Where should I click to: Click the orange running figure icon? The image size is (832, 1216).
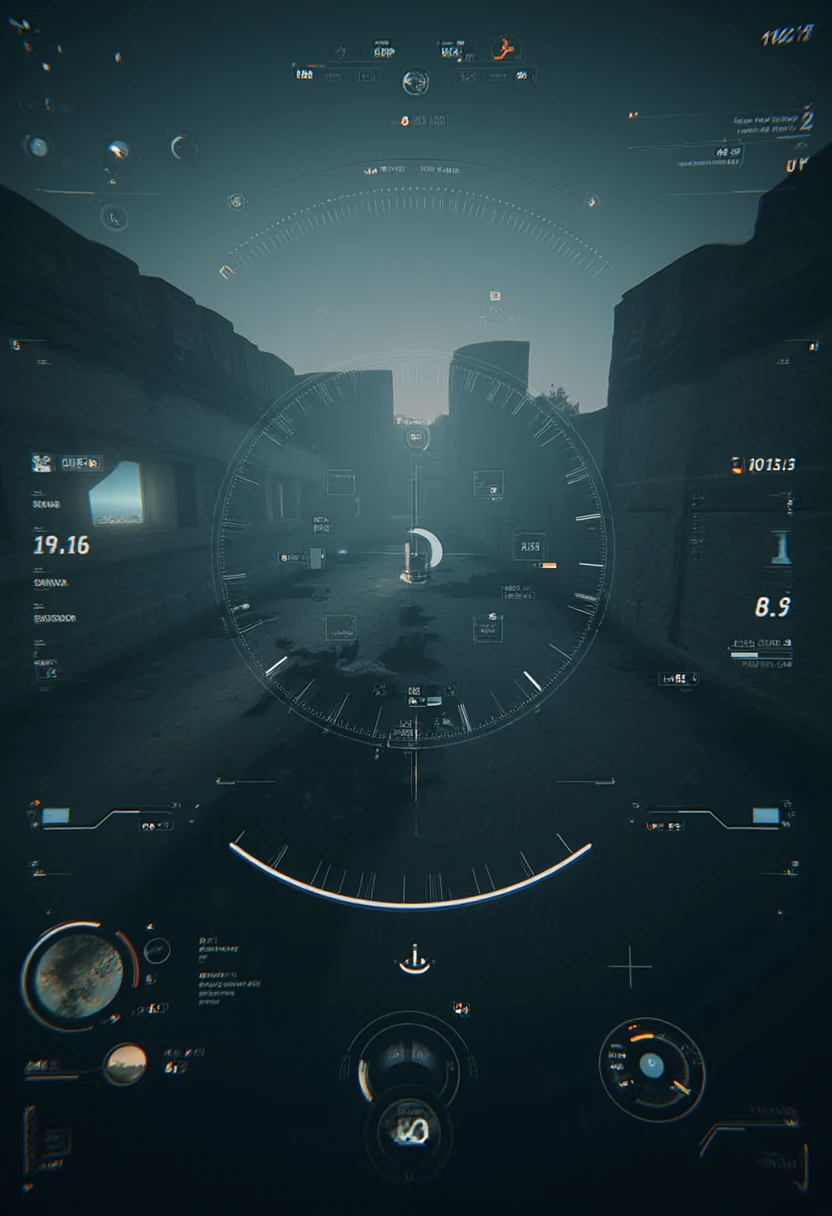pos(504,47)
